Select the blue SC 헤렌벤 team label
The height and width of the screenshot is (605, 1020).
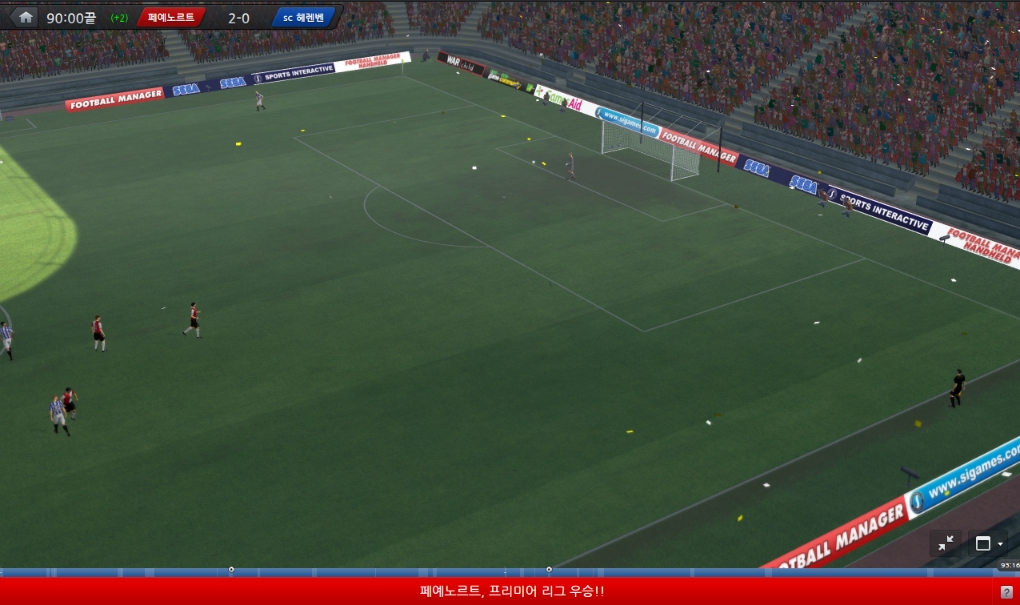[305, 17]
